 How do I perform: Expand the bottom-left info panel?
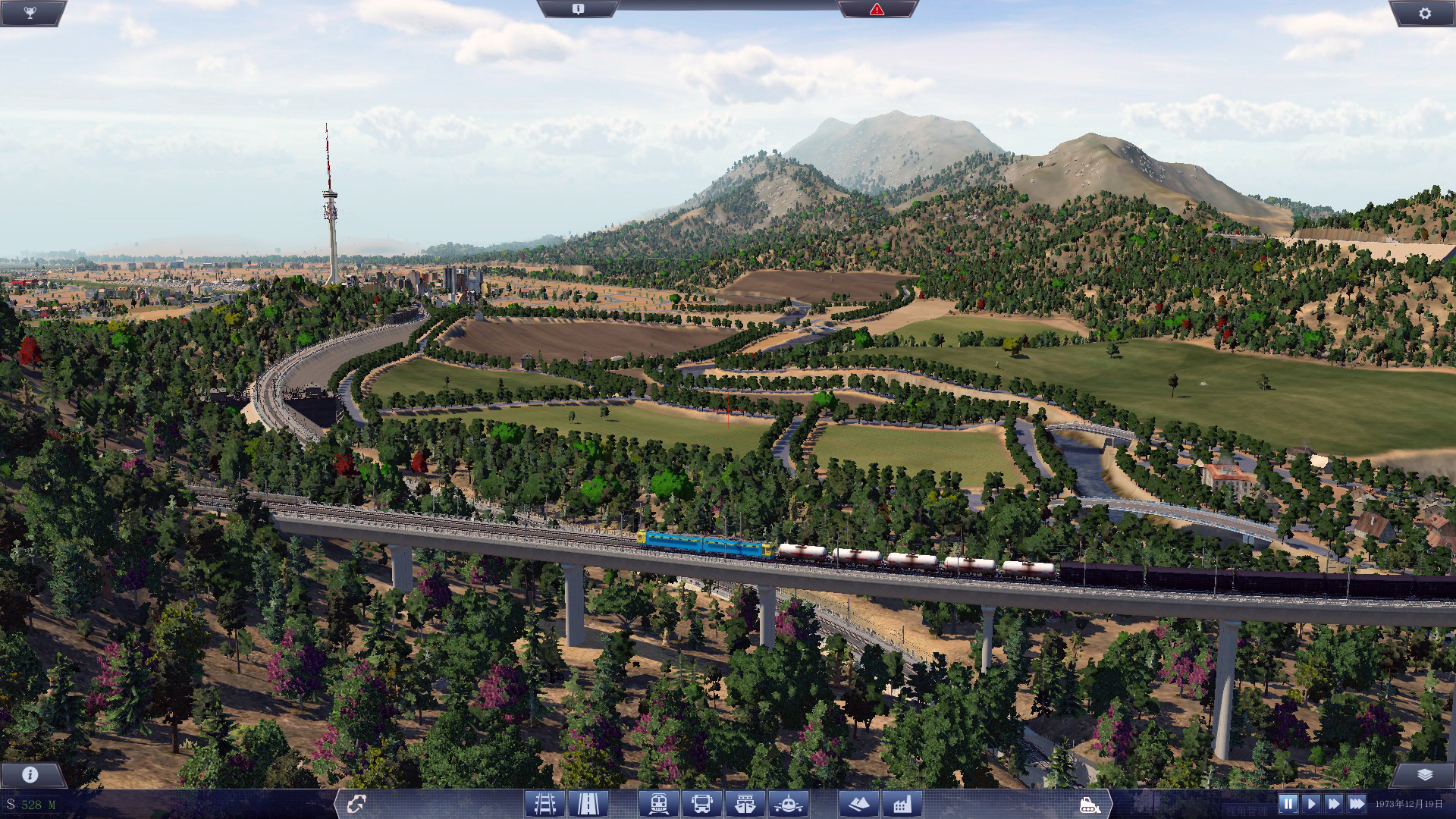pyautogui.click(x=29, y=775)
